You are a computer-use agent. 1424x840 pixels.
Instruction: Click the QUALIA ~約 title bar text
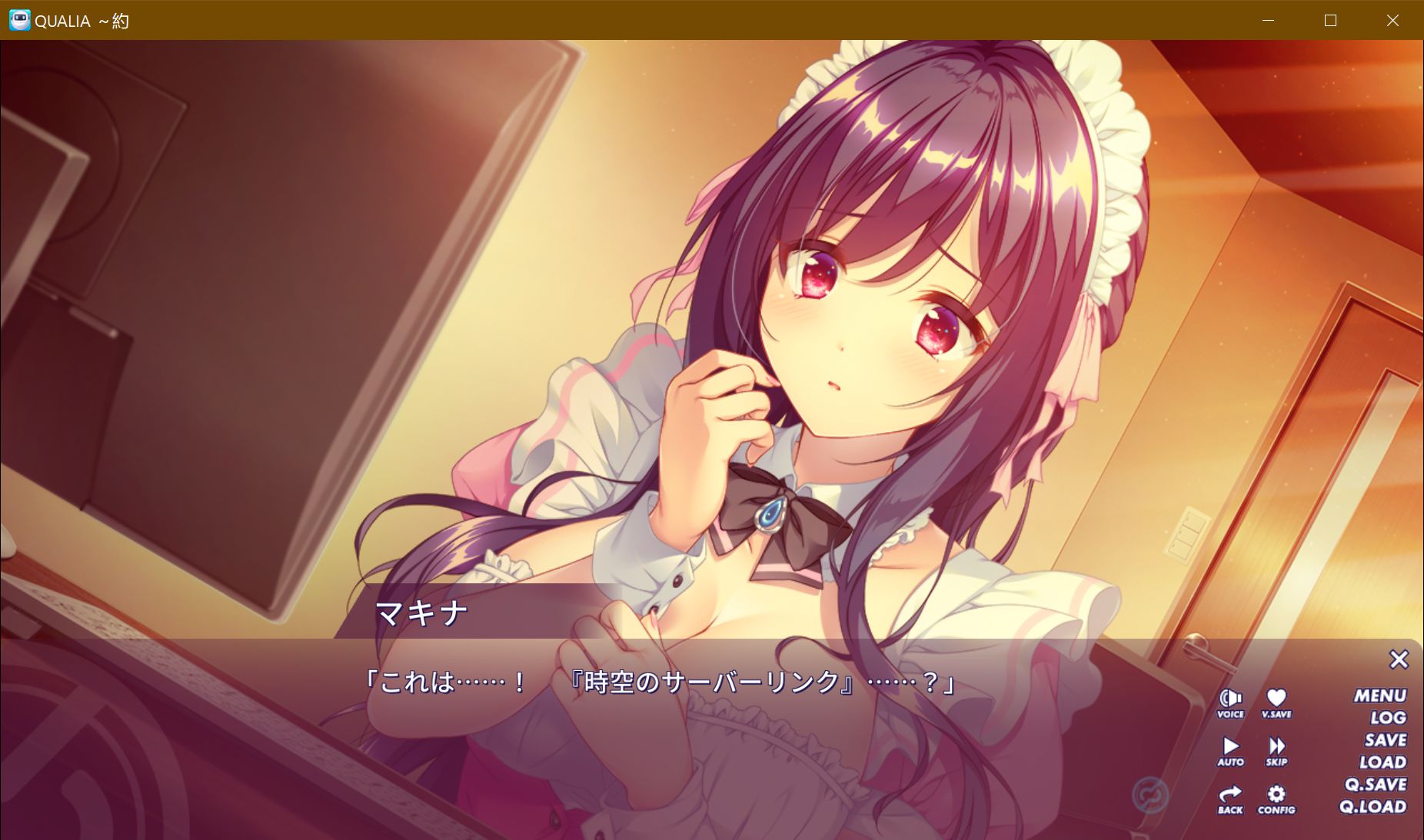pyautogui.click(x=81, y=21)
